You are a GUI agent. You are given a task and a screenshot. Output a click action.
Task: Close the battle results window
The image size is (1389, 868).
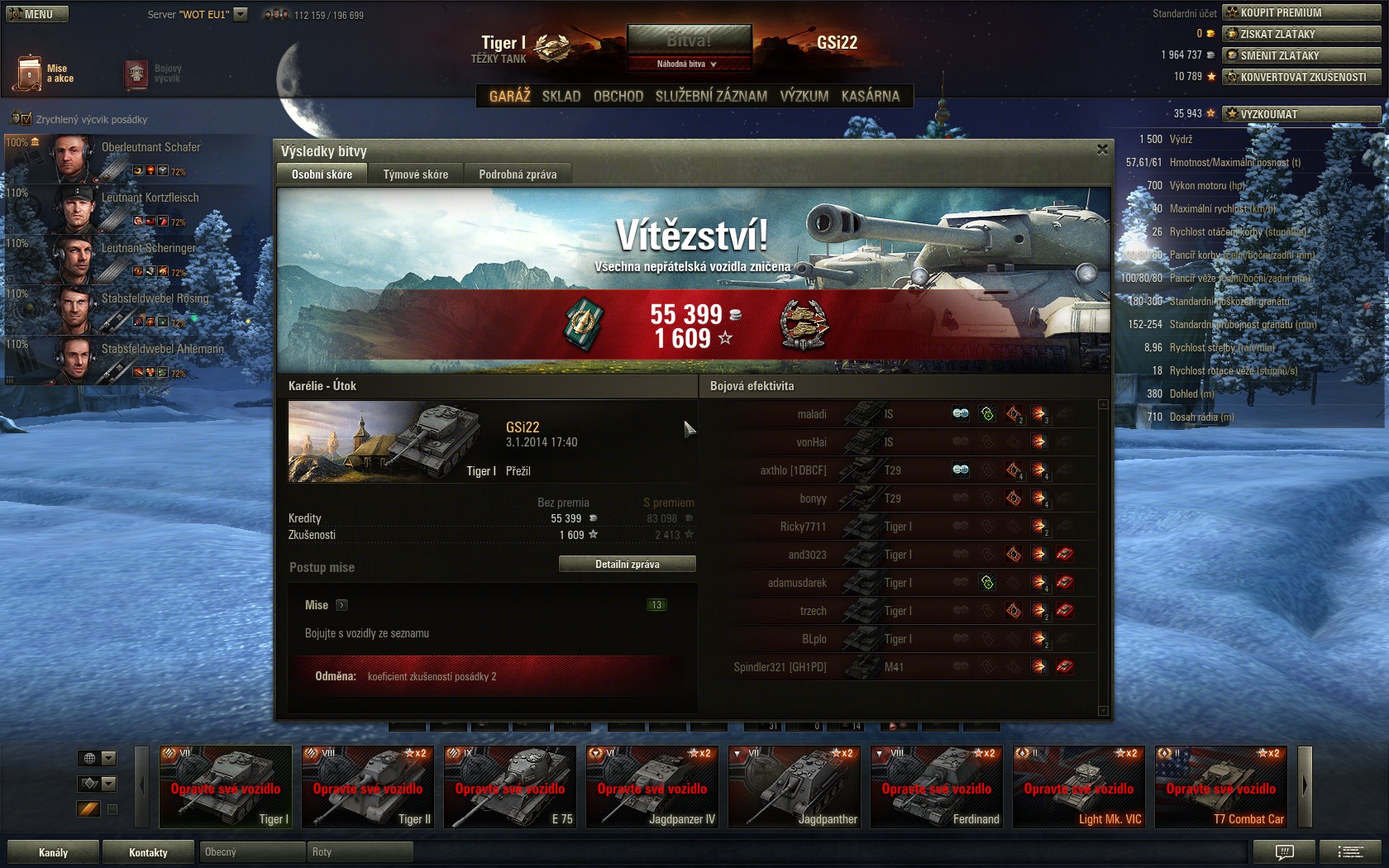coord(1102,150)
